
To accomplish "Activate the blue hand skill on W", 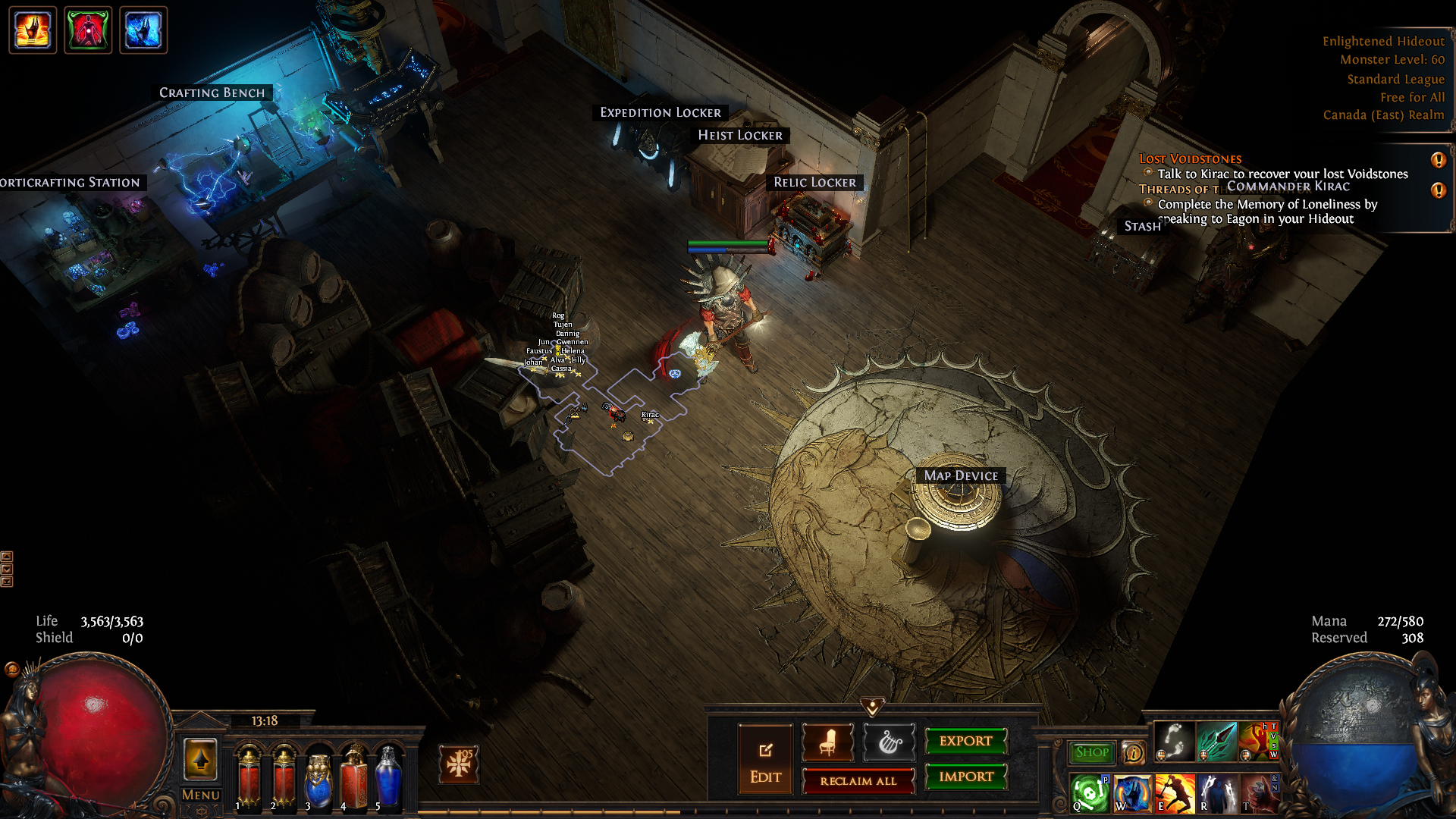I will tap(1132, 793).
